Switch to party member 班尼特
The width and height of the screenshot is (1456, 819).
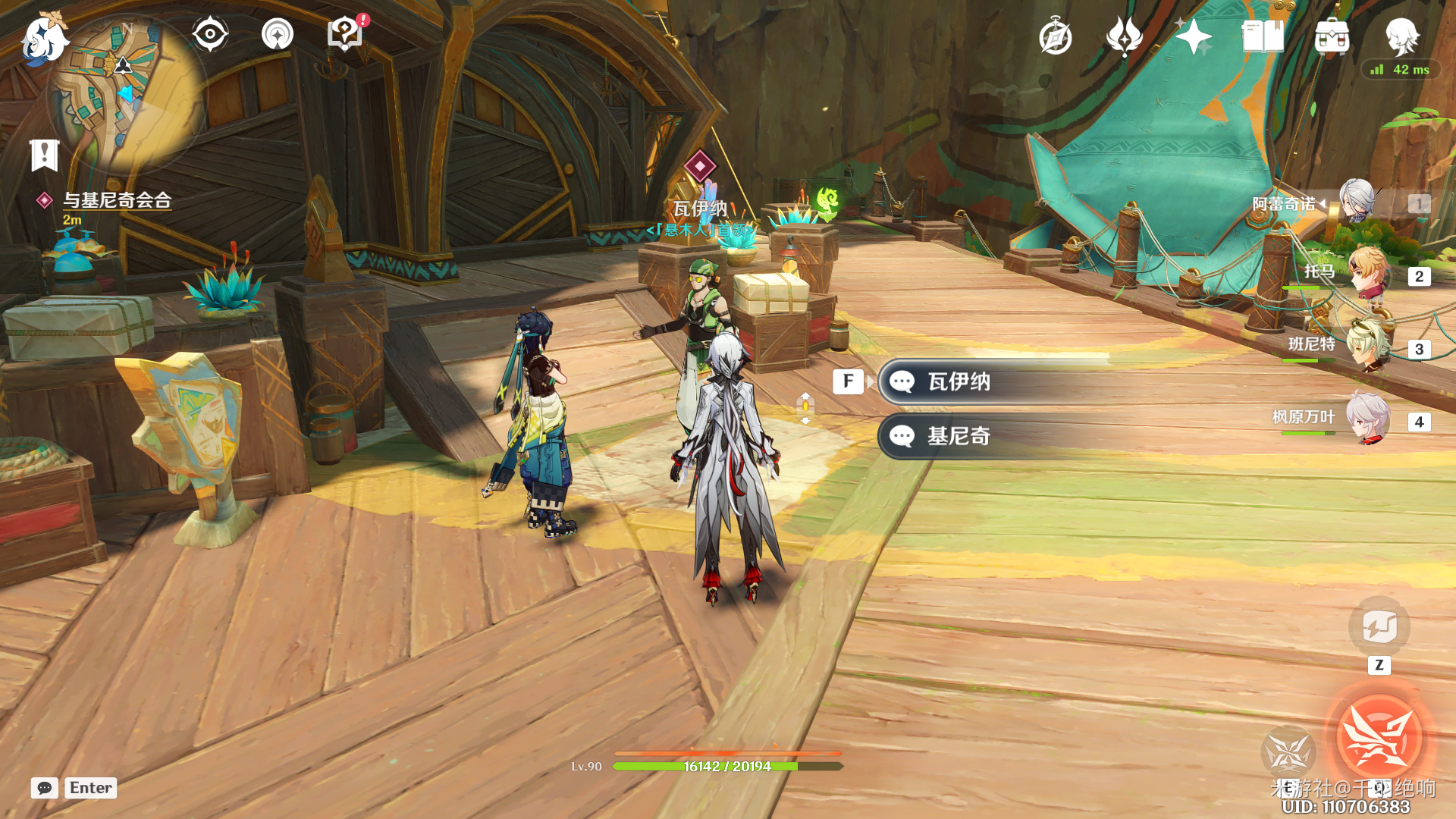click(1369, 347)
